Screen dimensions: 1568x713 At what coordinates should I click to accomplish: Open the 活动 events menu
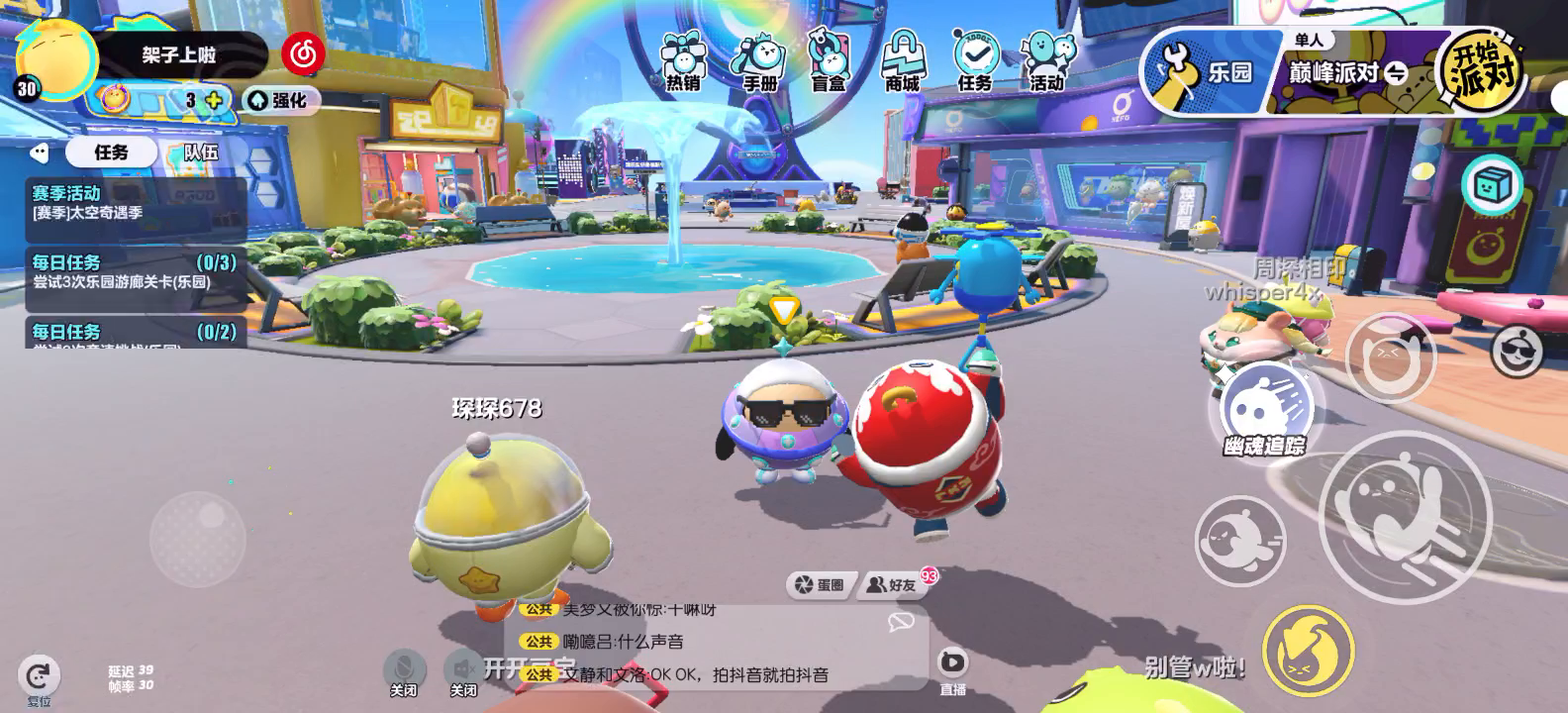click(1047, 61)
